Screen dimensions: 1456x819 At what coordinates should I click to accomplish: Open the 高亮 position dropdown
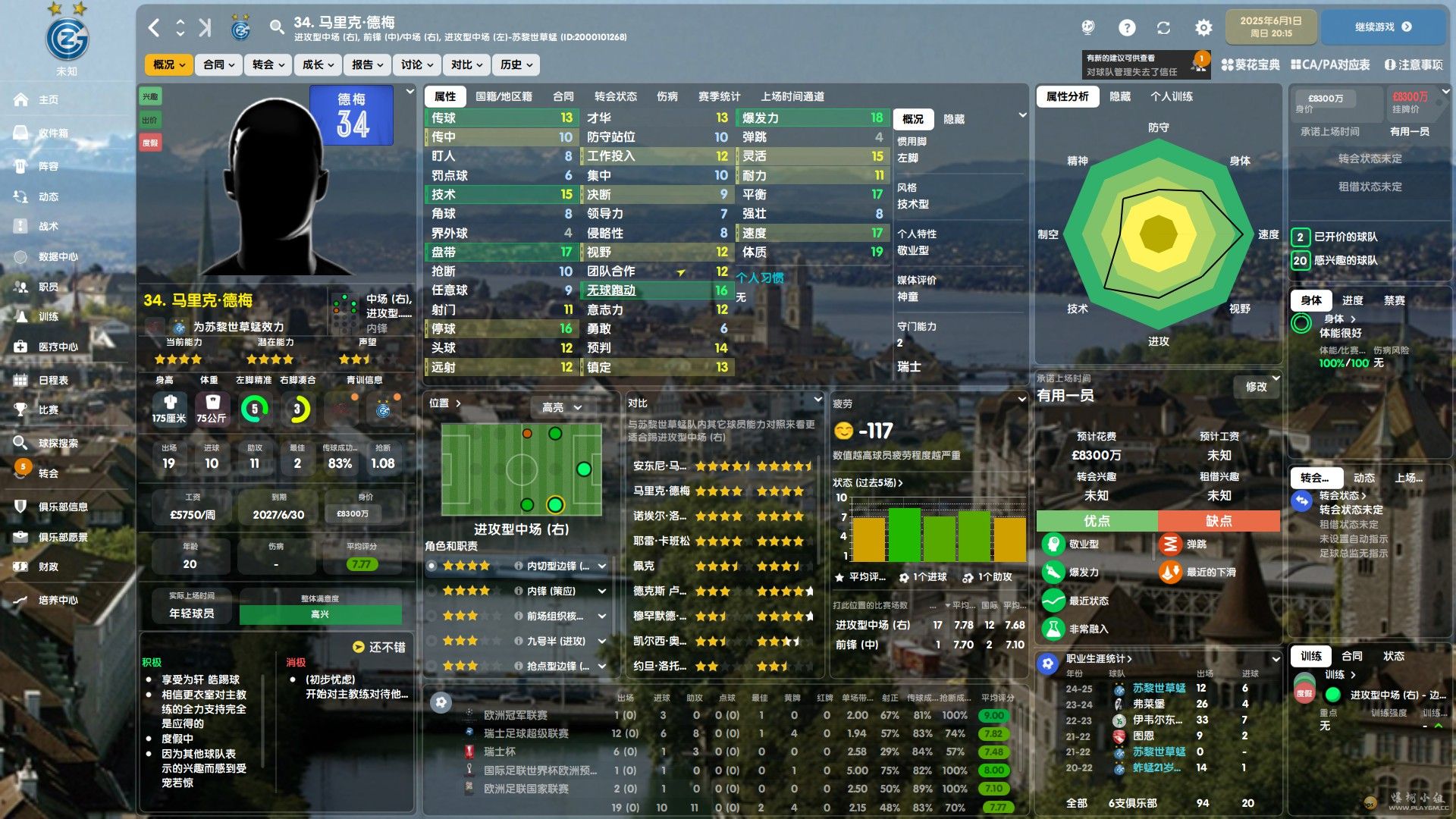click(x=561, y=407)
